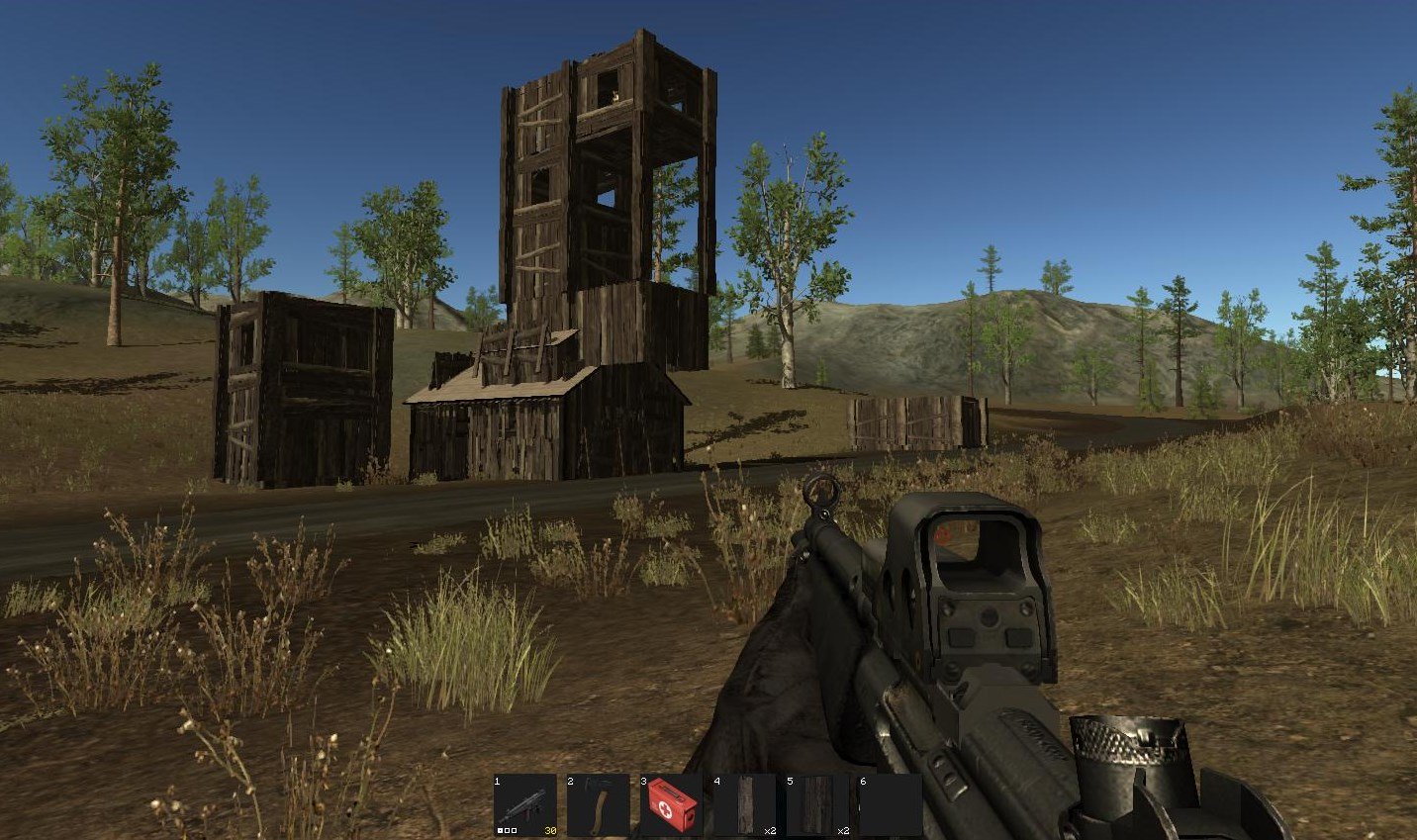Use the red medkit in slot 3

[671, 805]
